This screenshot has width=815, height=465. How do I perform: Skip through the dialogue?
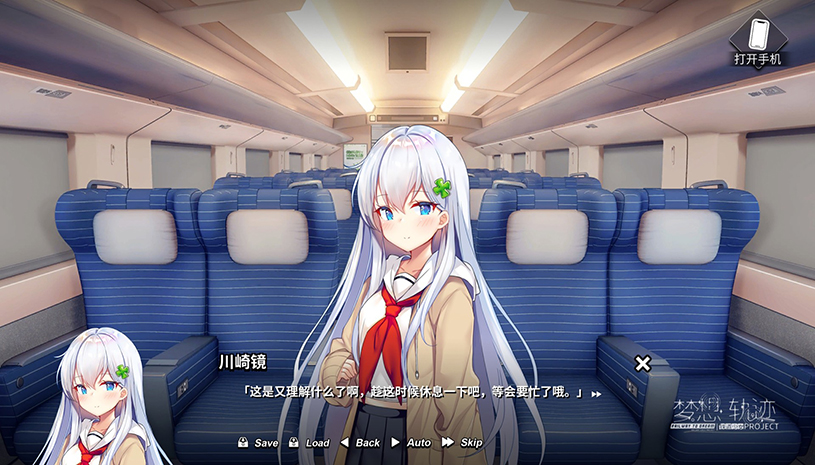[462, 442]
